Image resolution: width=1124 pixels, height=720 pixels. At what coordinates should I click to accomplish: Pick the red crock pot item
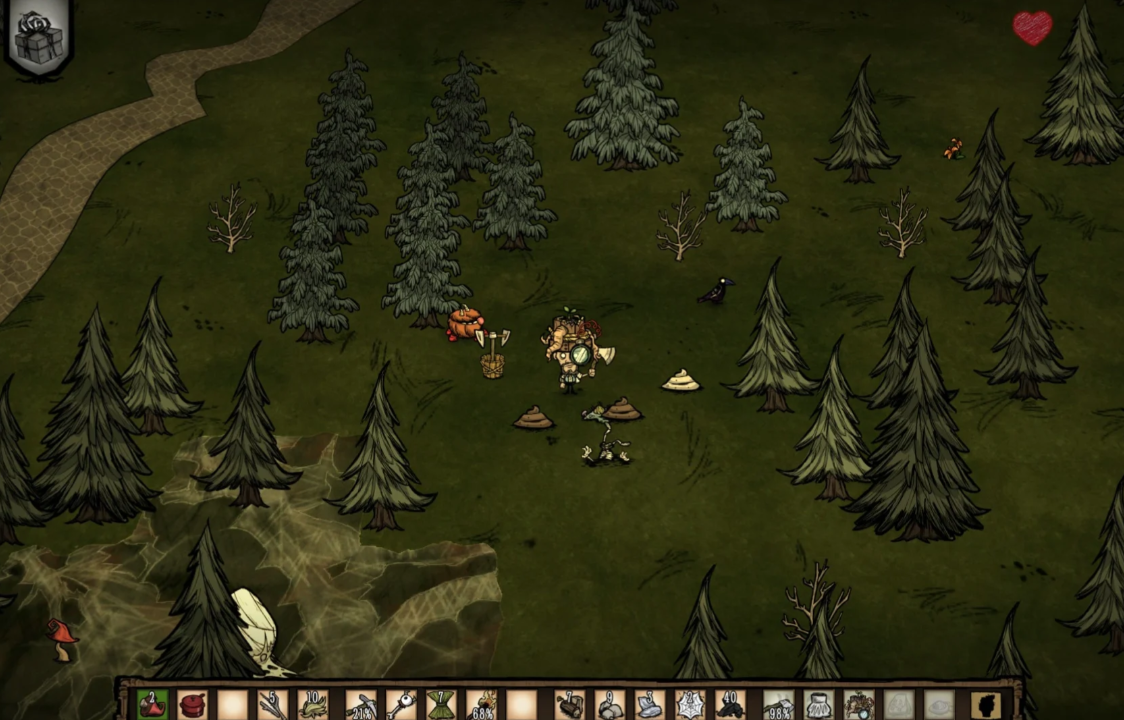(192, 705)
